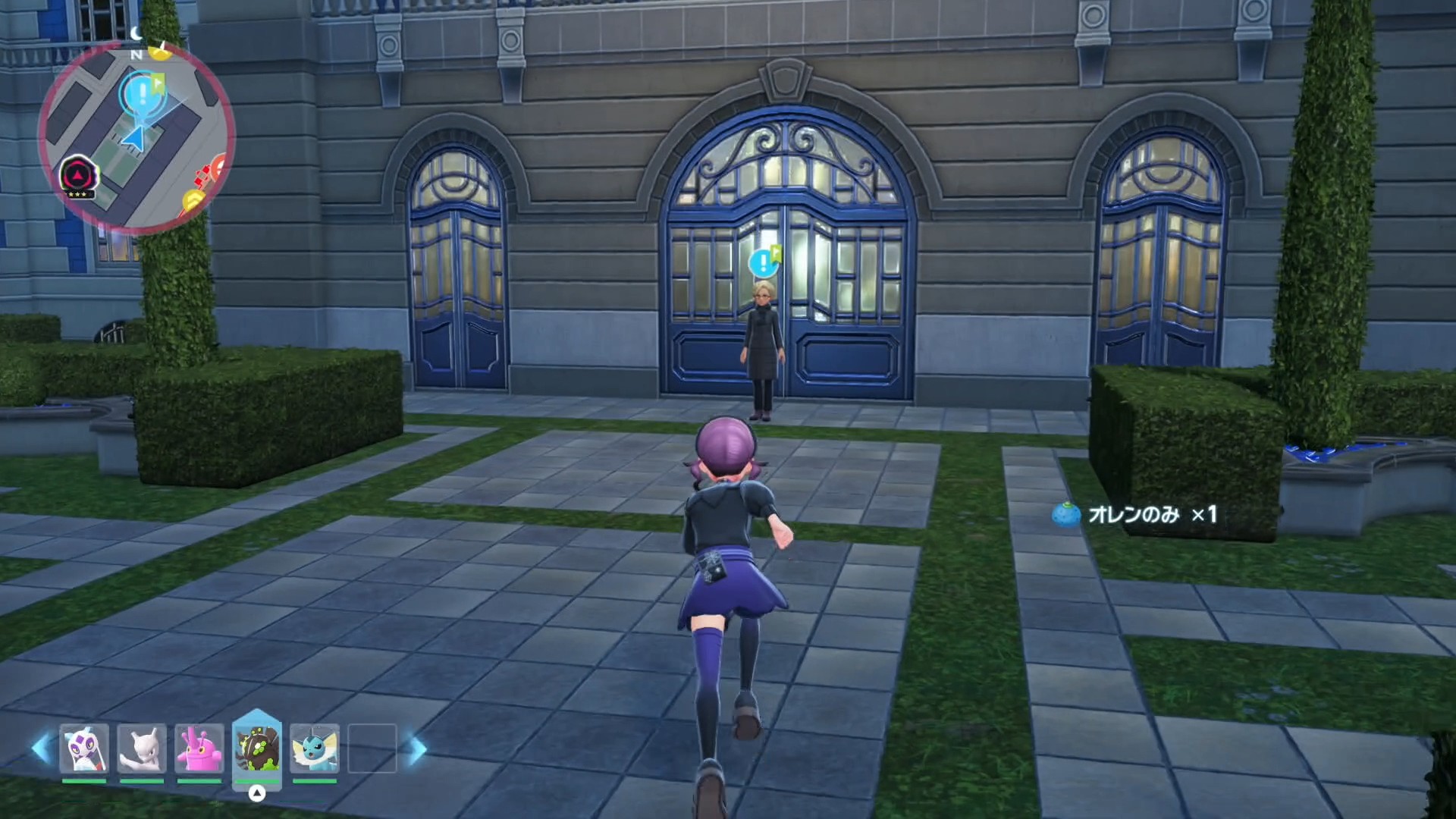The image size is (1456, 819).
Task: Click the right arrow beside the party bar
Action: (416, 749)
